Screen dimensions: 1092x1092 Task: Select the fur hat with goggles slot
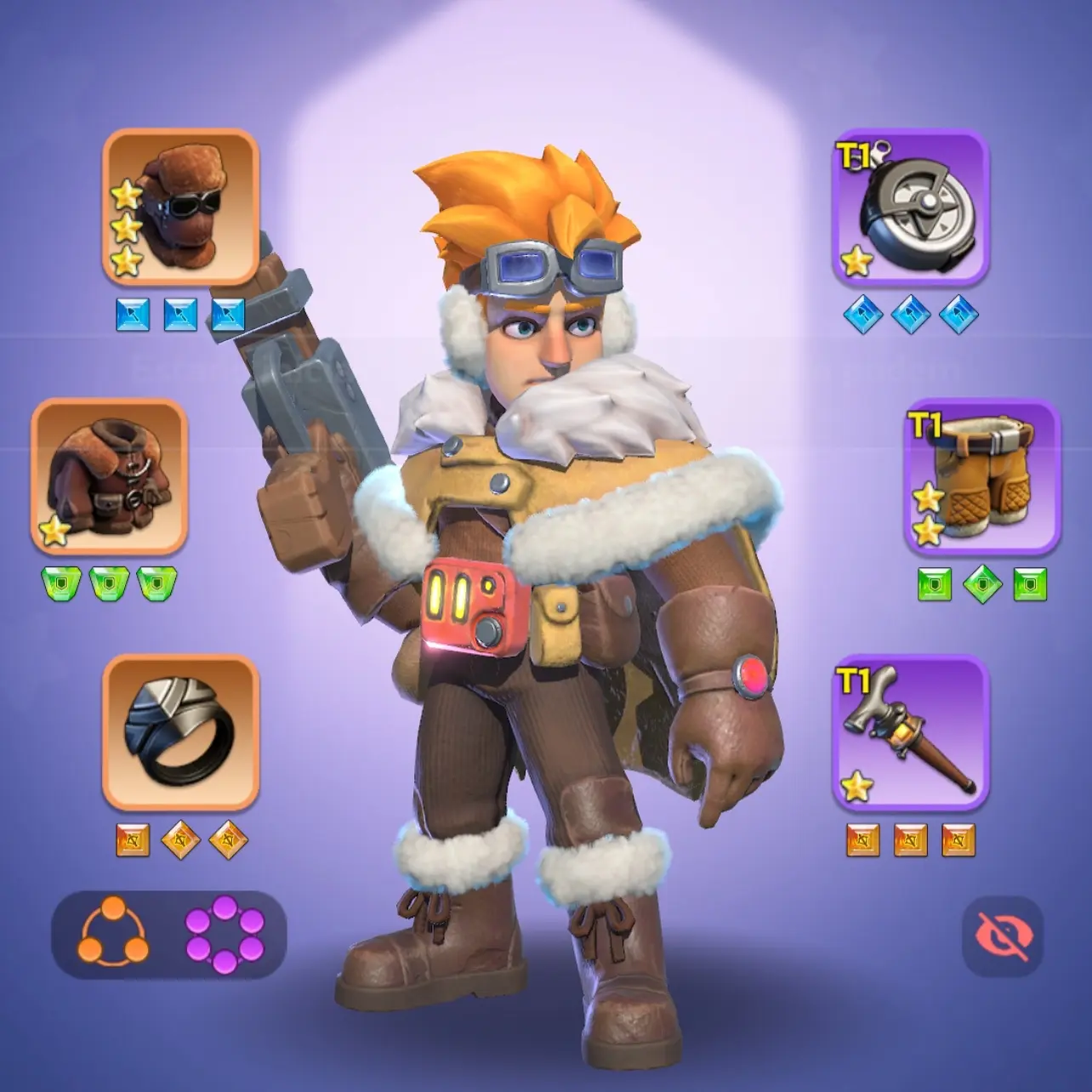coord(180,207)
